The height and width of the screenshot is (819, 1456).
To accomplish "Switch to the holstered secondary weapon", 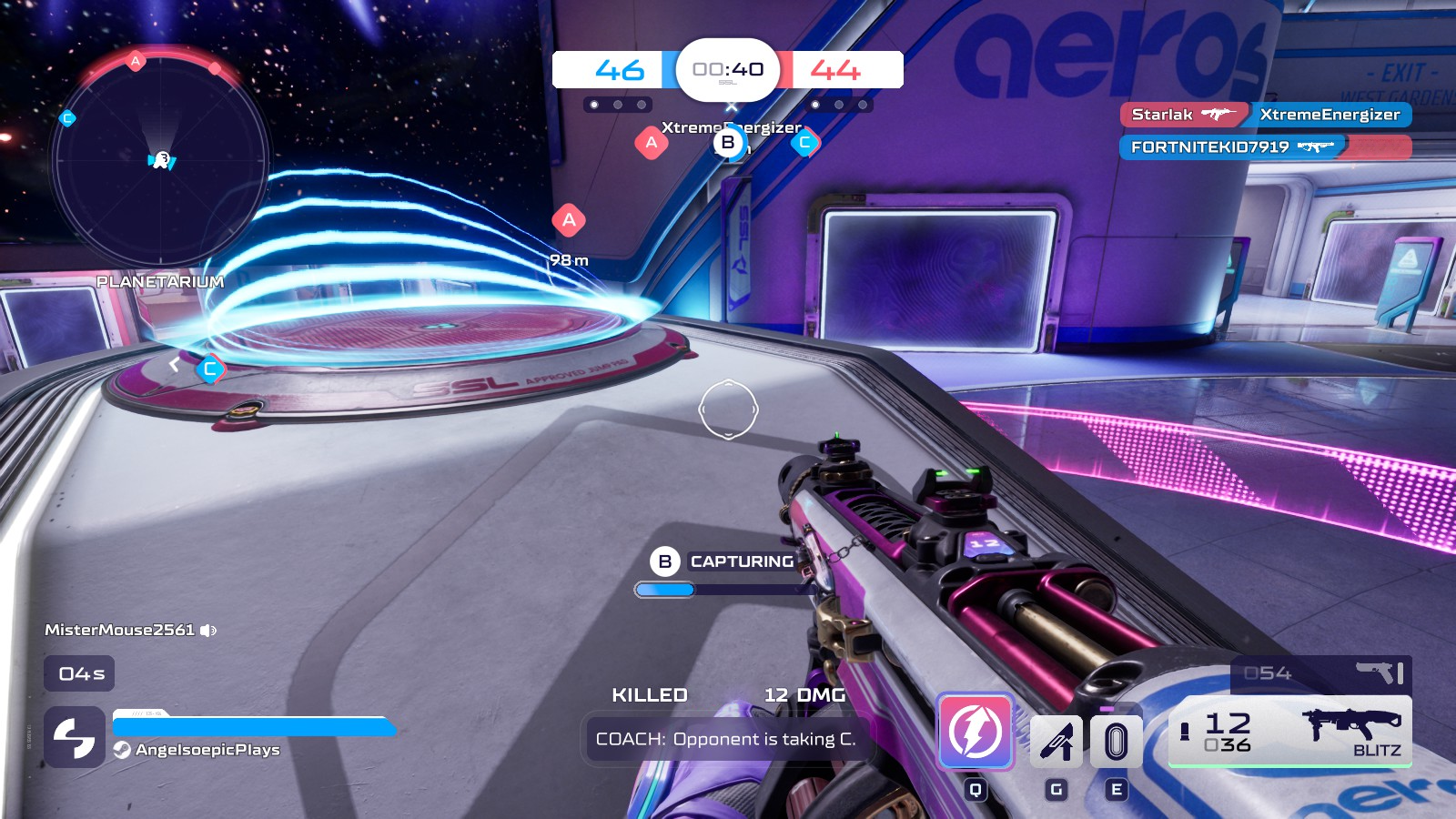I will (1321, 673).
